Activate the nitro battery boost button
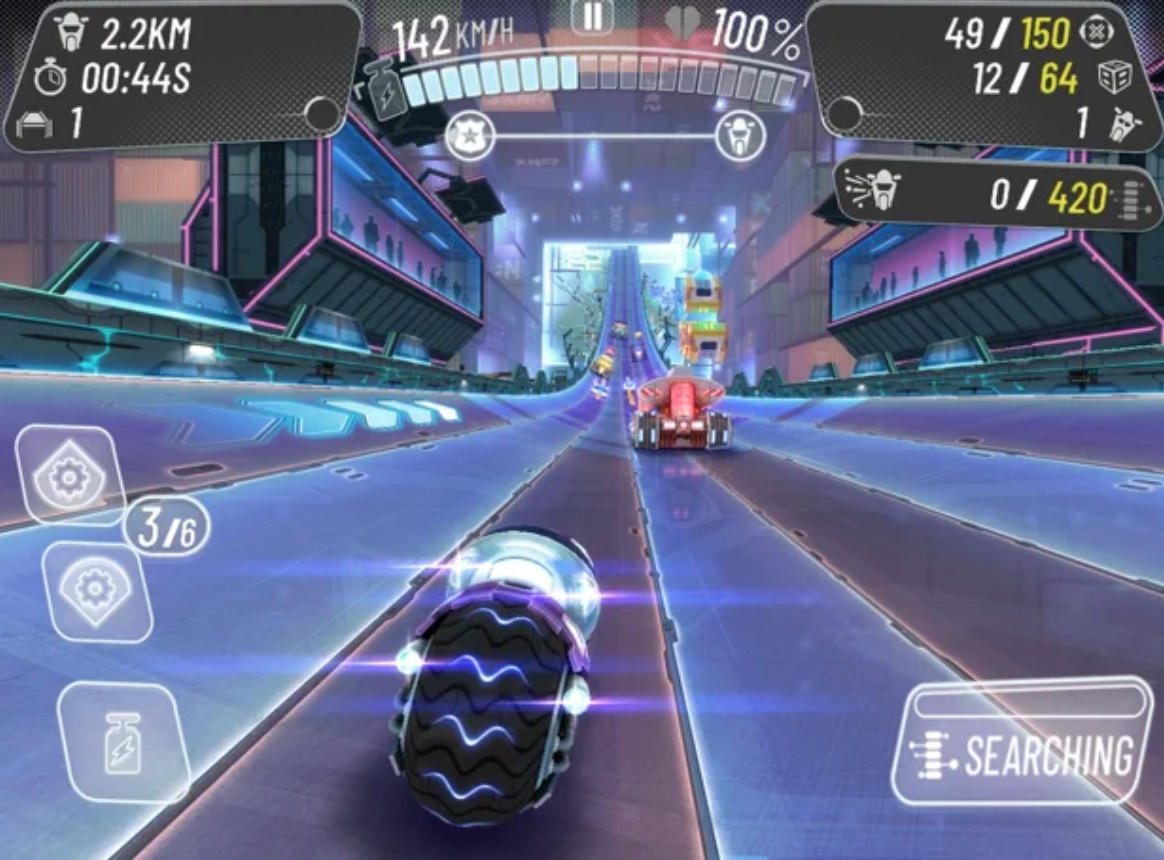This screenshot has height=860, width=1164. 123,741
